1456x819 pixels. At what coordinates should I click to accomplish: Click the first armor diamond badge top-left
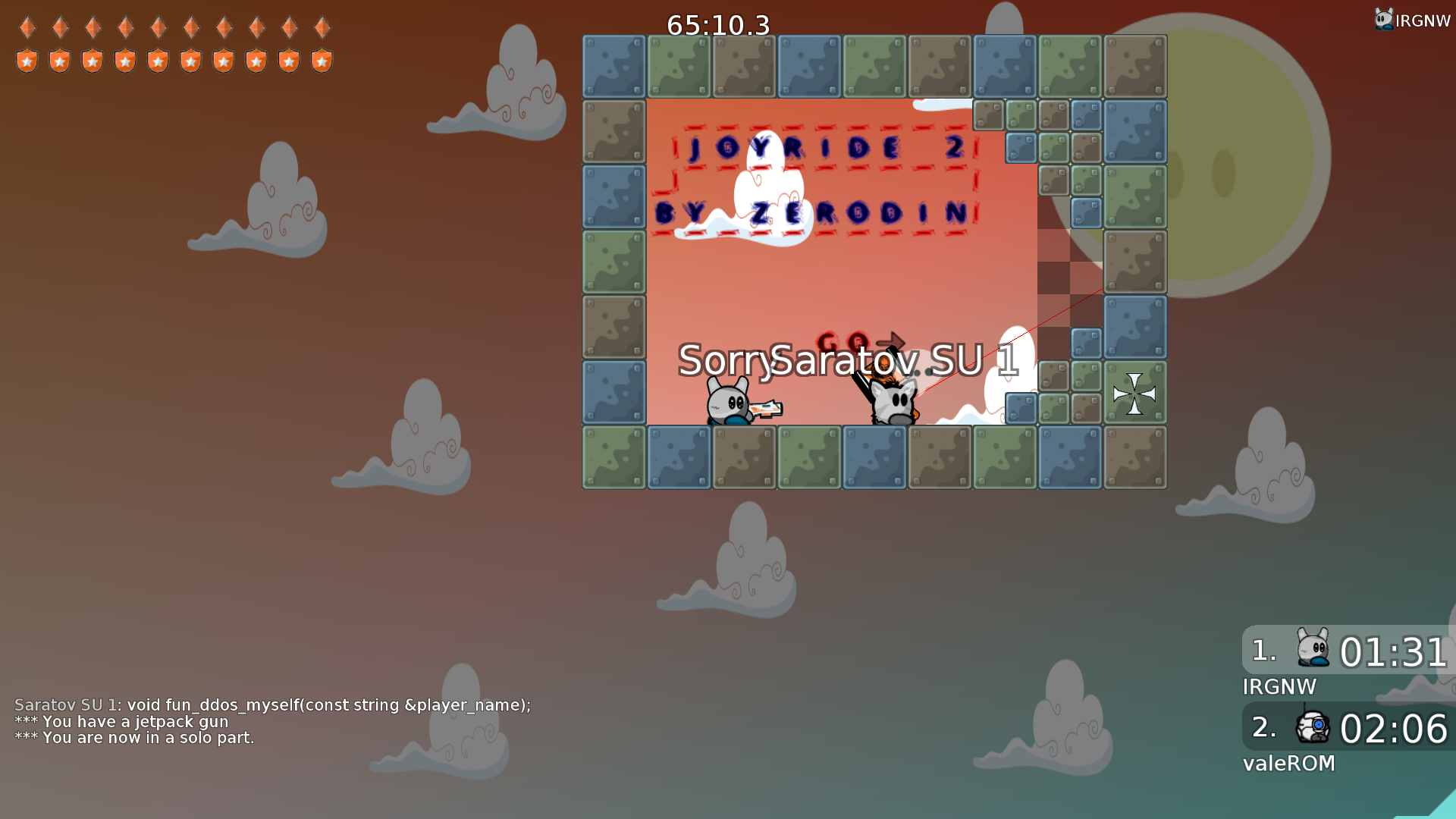point(27,27)
